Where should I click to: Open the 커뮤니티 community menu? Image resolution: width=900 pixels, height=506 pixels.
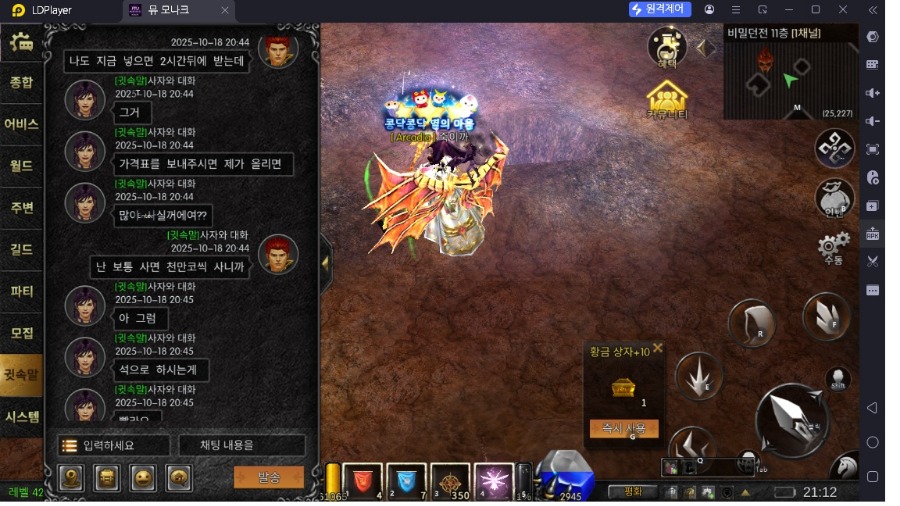666,101
